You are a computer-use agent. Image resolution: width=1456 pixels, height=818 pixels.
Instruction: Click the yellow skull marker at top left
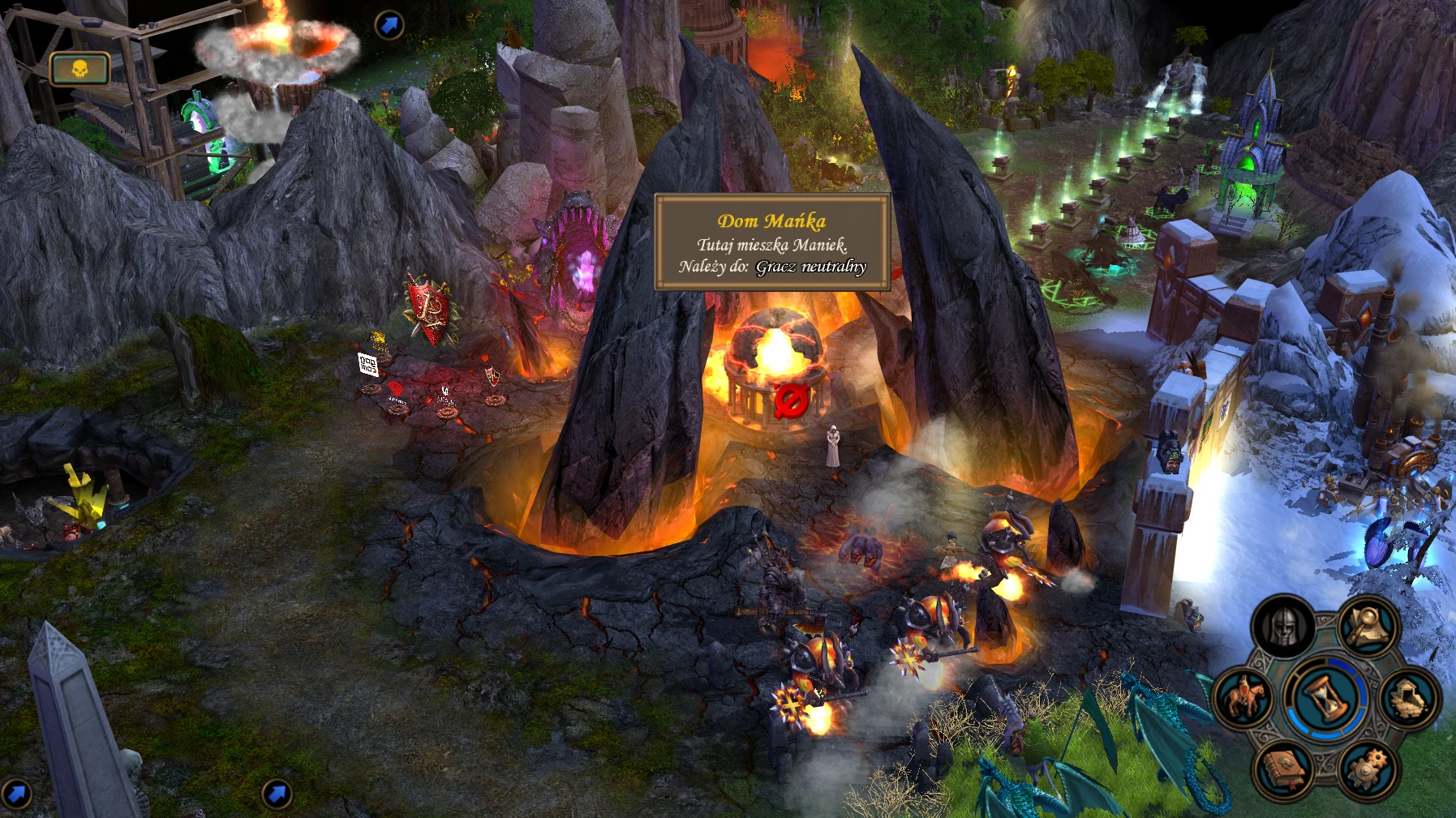(80, 69)
